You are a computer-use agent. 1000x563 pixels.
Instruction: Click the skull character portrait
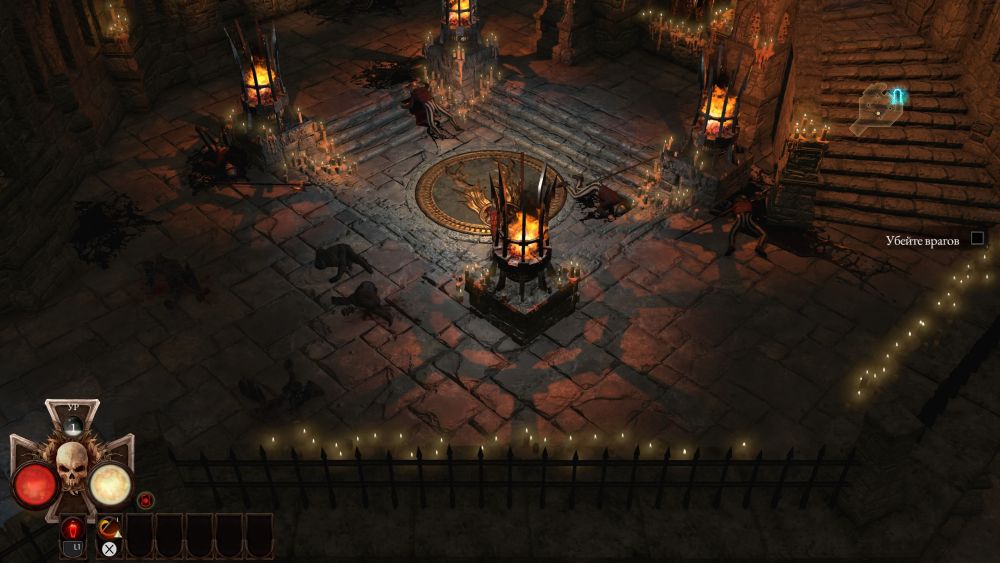(72, 465)
